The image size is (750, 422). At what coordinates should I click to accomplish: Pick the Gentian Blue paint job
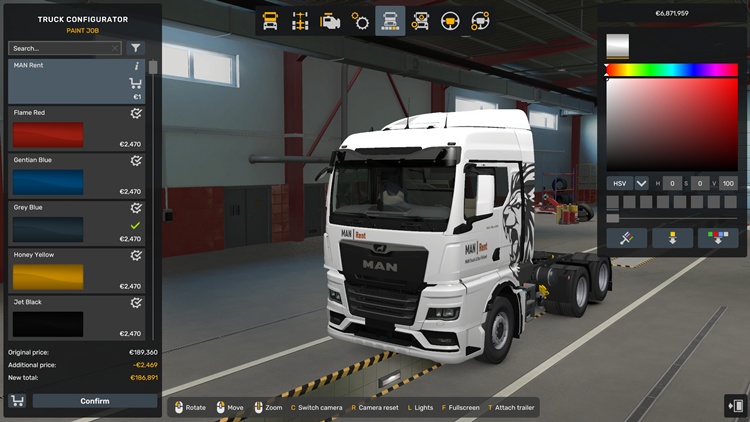tap(48, 181)
